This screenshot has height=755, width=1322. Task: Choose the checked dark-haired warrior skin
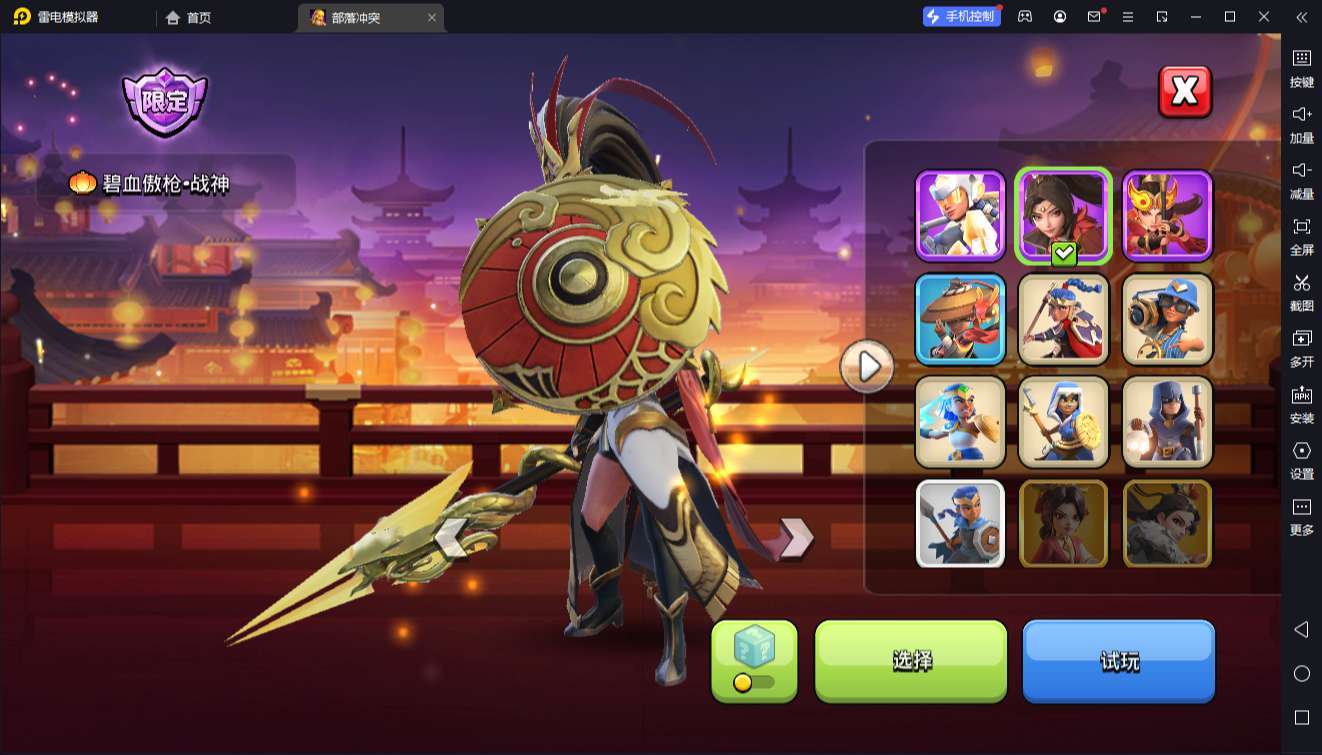[1063, 215]
